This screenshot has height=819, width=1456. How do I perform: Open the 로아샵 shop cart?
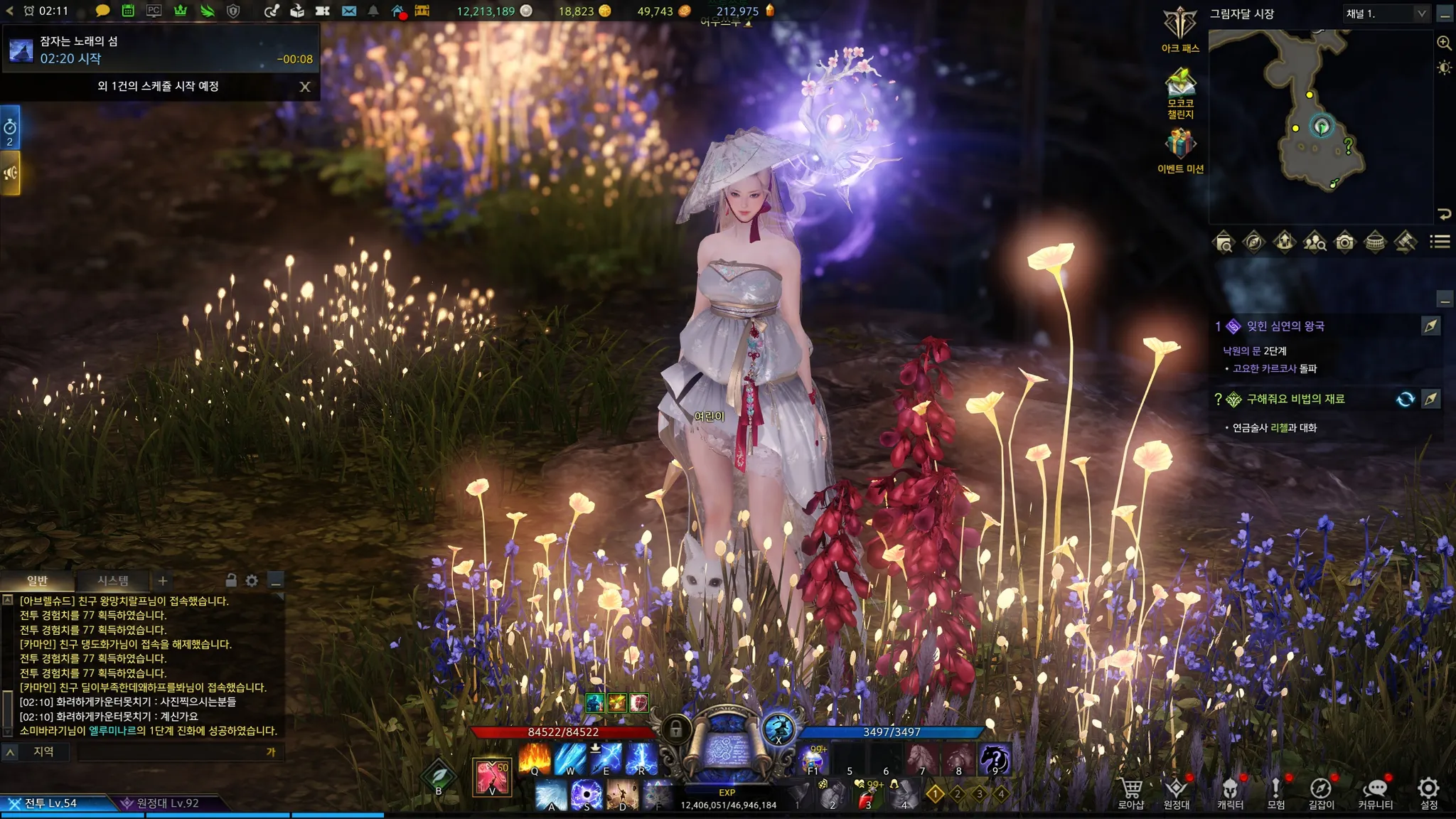[x=1130, y=790]
